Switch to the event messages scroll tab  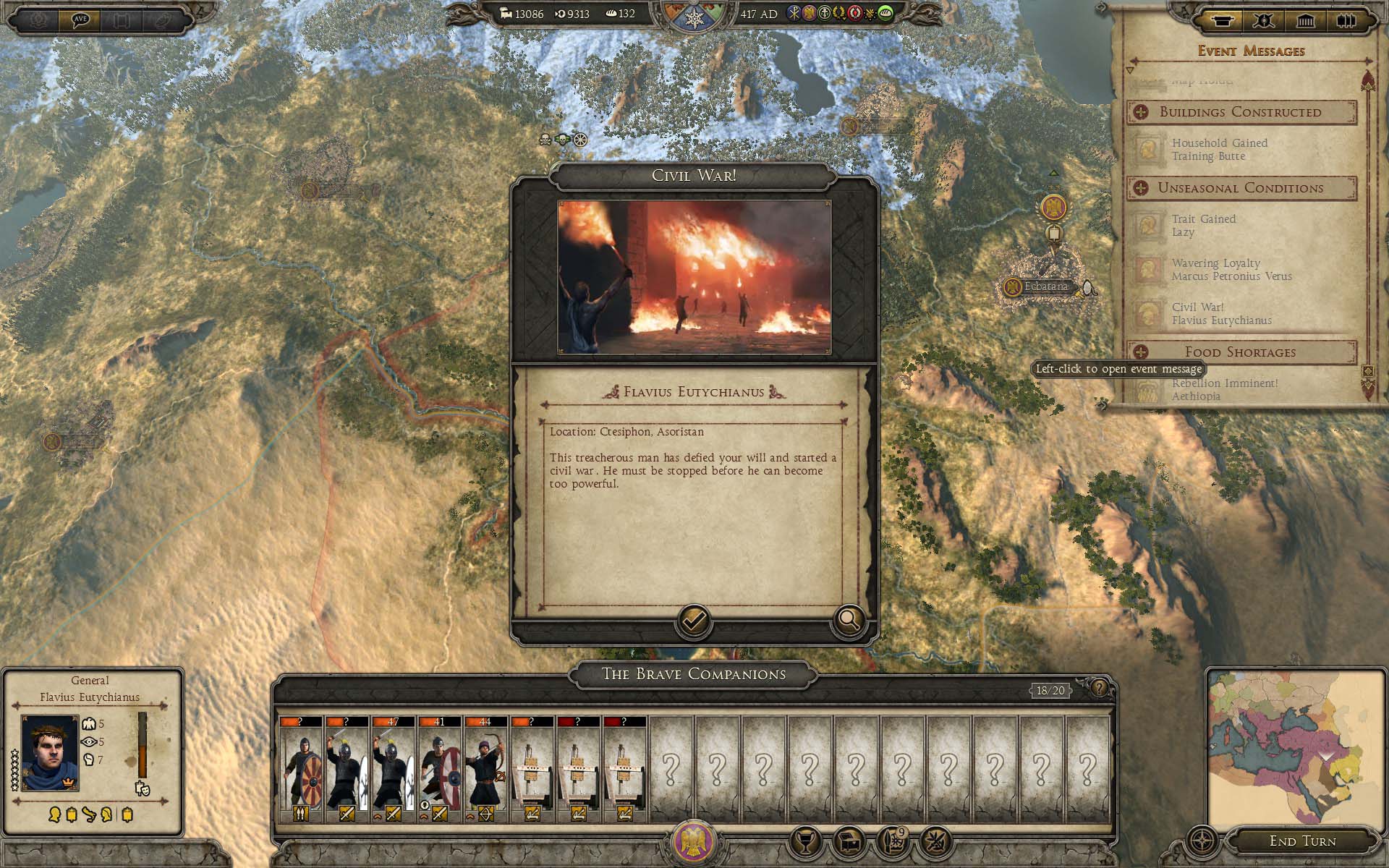point(1222,20)
